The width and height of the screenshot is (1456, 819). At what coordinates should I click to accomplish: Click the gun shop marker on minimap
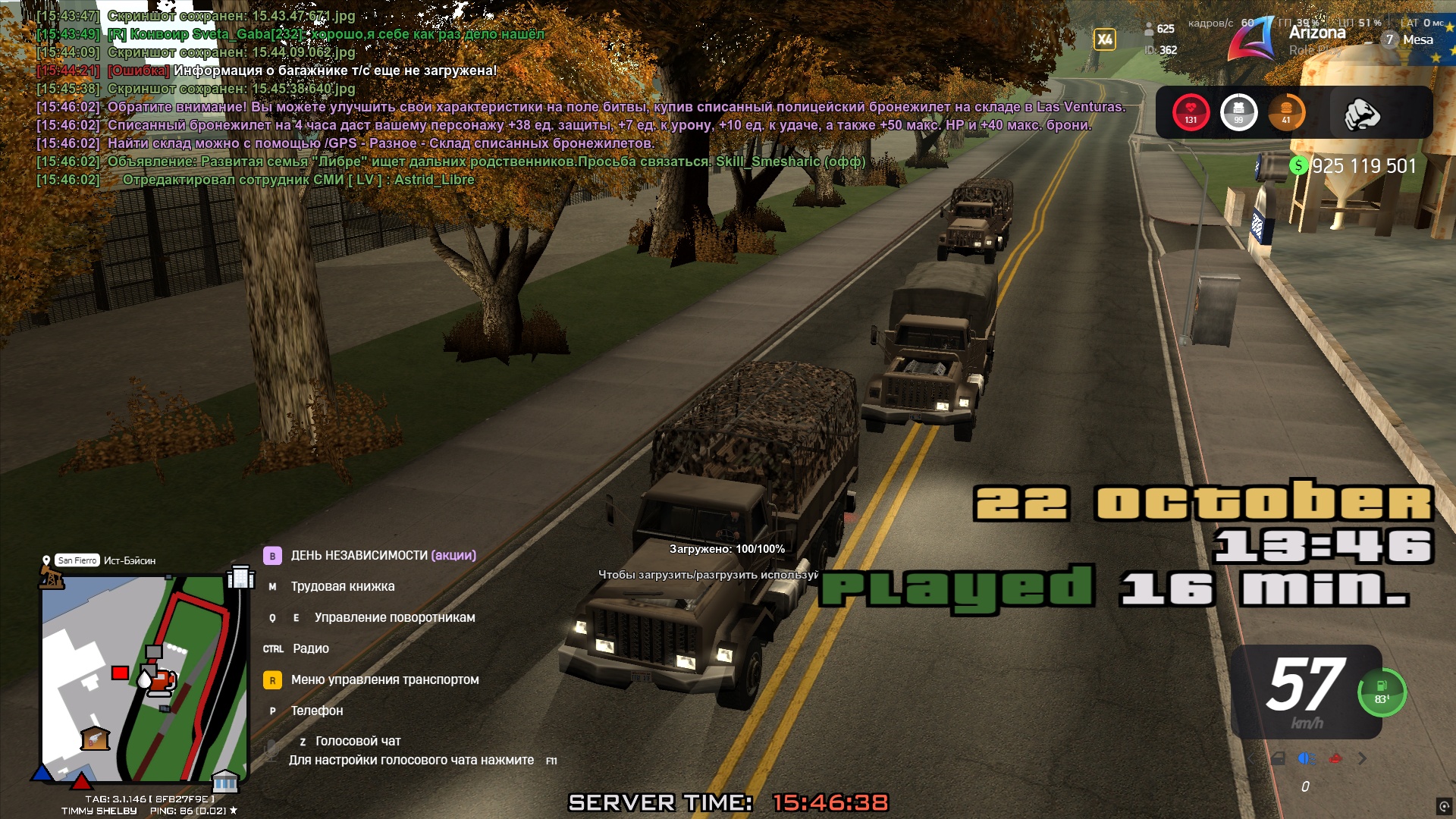[95, 738]
